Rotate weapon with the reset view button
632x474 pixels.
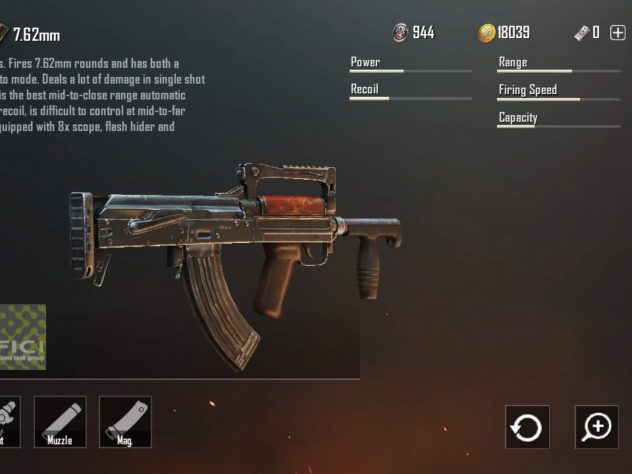pyautogui.click(x=526, y=427)
